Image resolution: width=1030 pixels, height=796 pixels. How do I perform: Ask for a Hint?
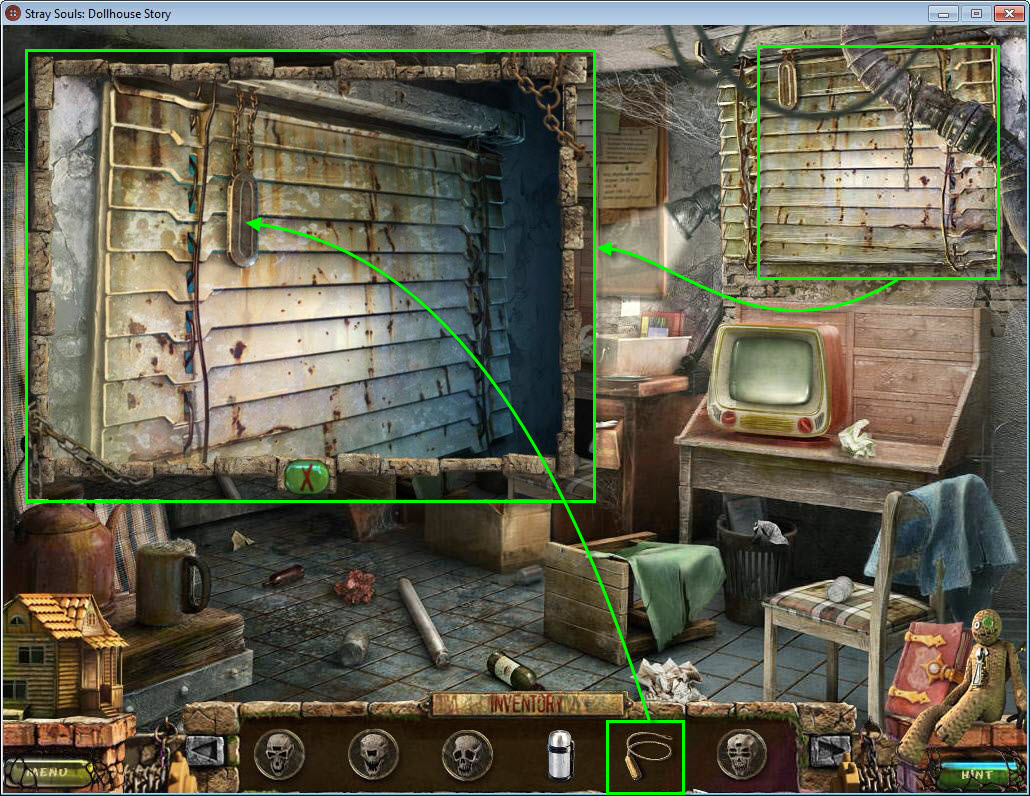(x=976, y=774)
